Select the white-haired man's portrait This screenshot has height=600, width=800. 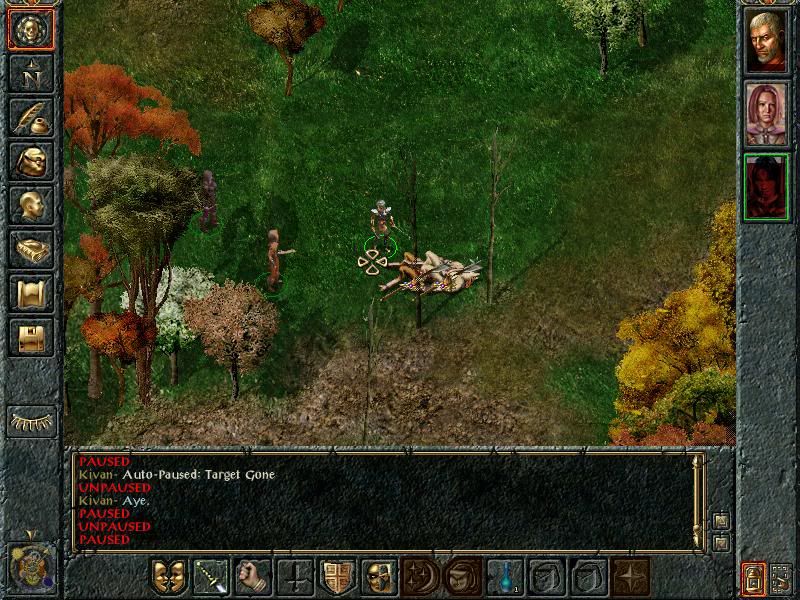click(x=767, y=41)
